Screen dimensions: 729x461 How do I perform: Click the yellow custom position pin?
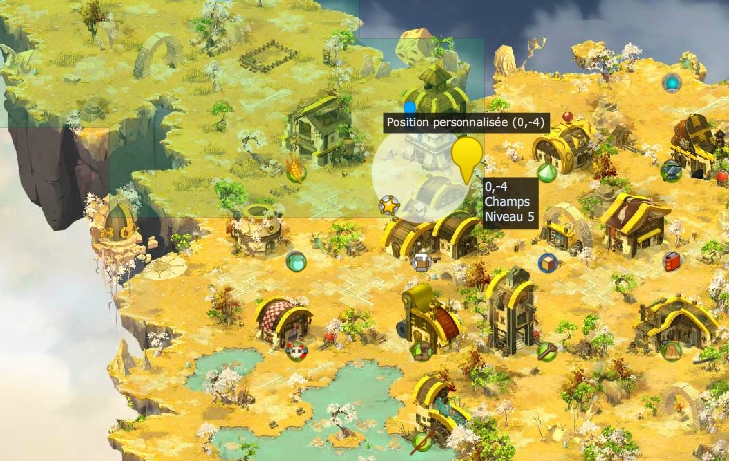[x=466, y=158]
